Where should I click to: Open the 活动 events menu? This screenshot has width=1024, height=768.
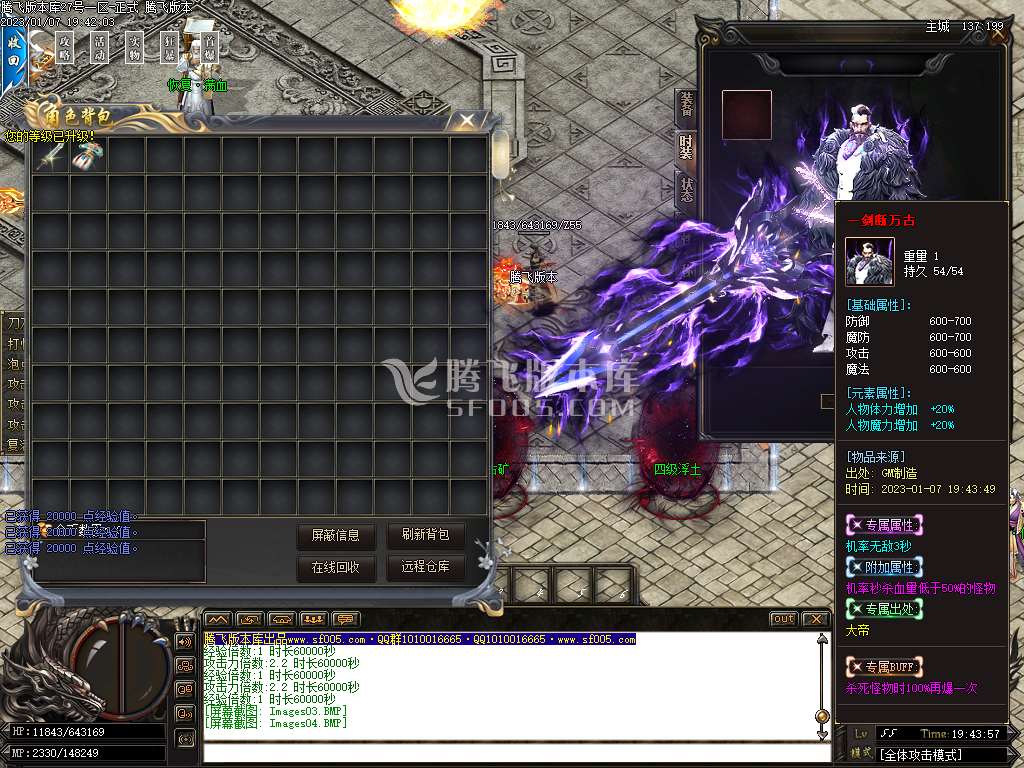pyautogui.click(x=100, y=46)
